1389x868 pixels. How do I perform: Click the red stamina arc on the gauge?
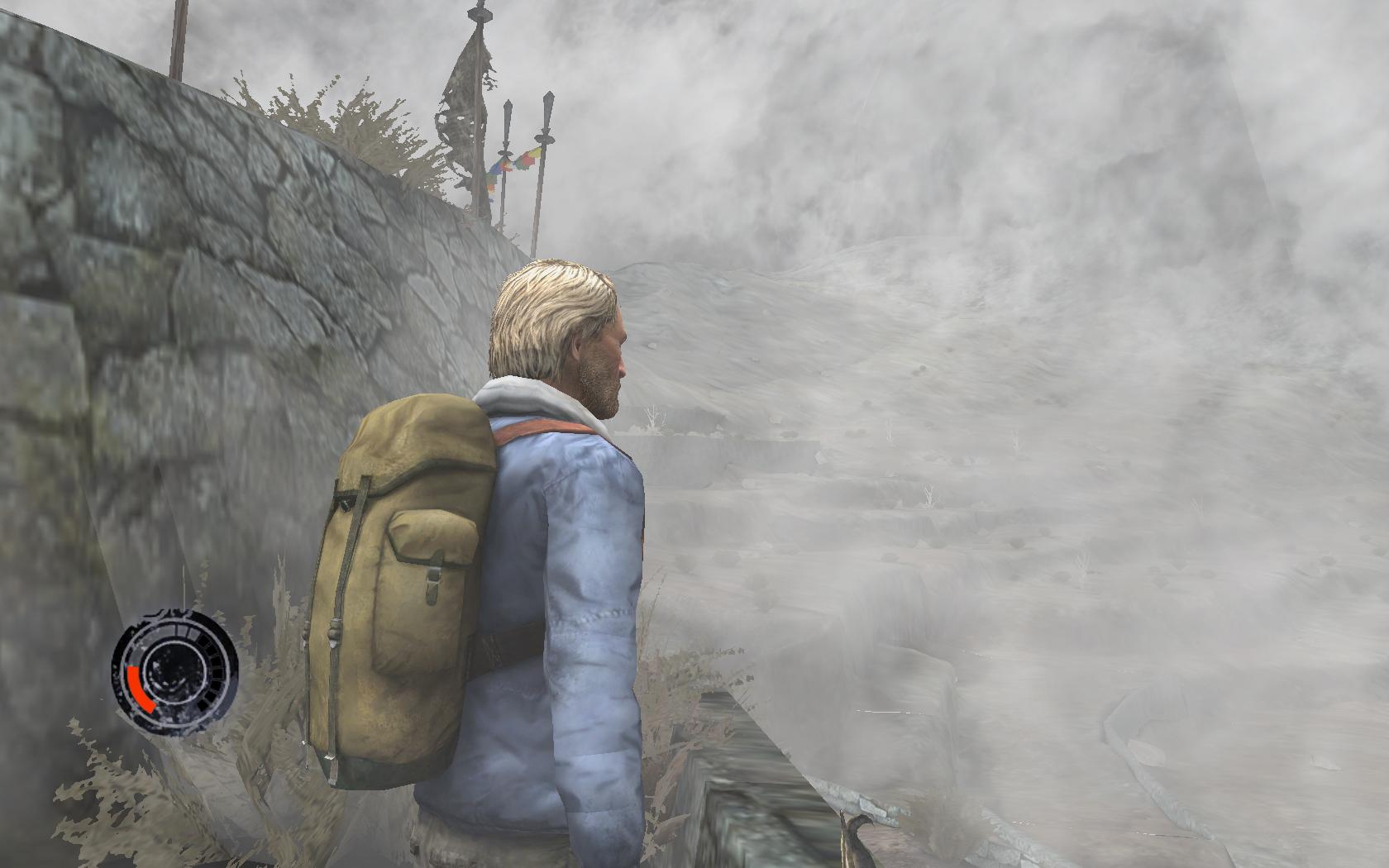click(139, 686)
